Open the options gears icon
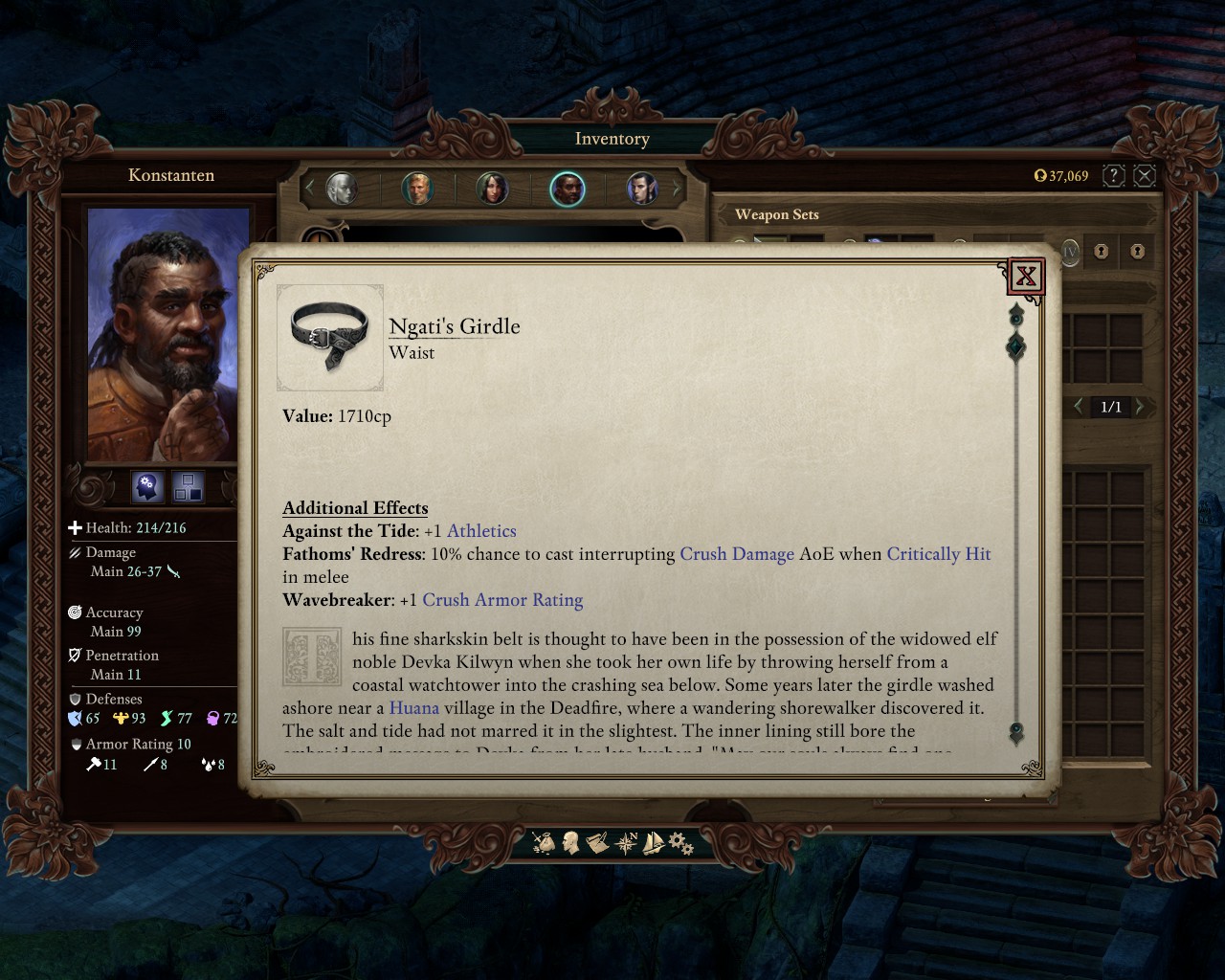 click(680, 843)
